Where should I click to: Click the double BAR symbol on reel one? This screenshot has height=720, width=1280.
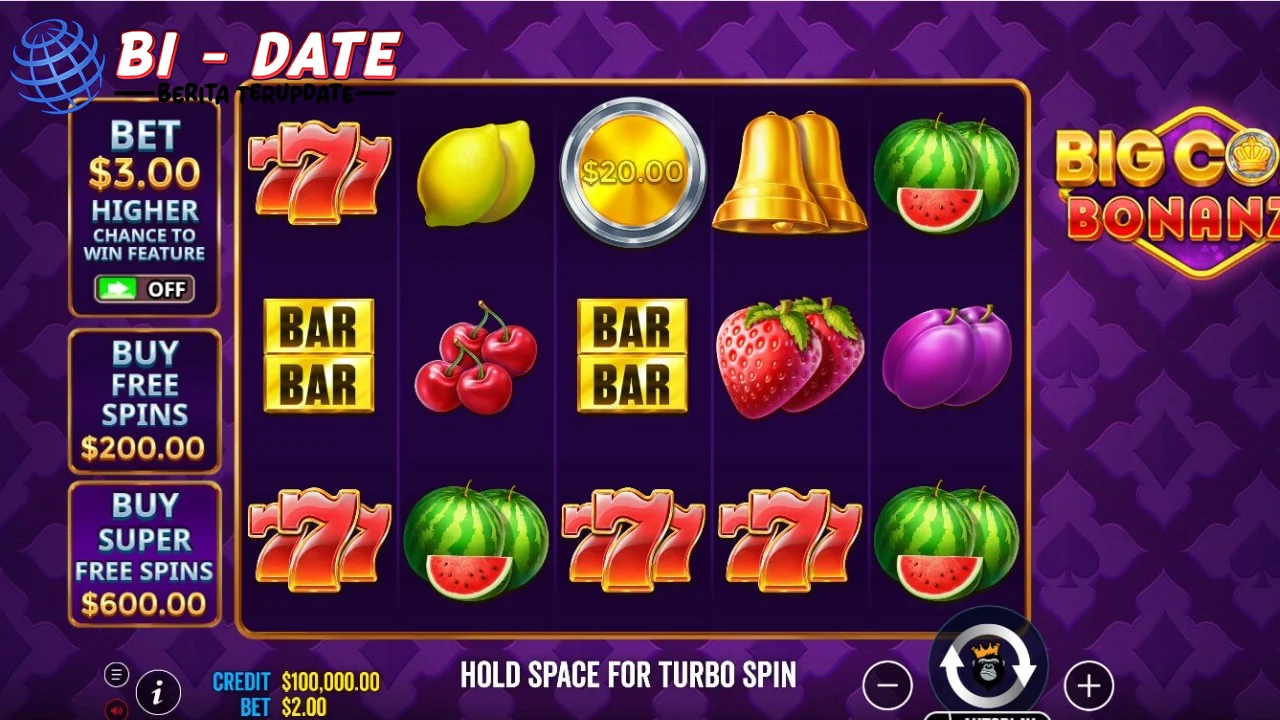click(x=318, y=355)
